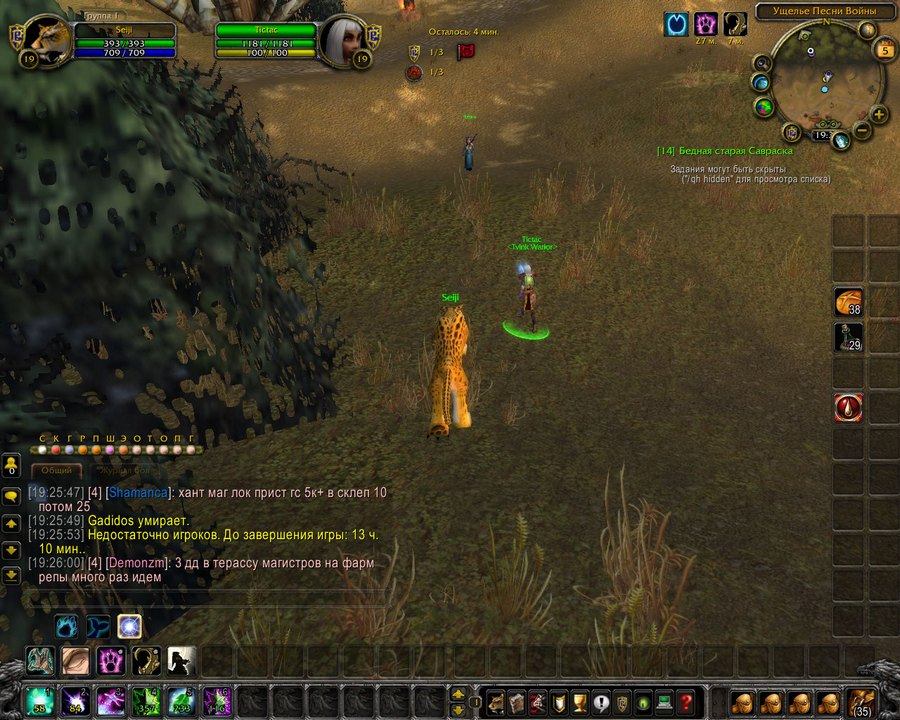Use action slot 1 ability showing 58
The image size is (900, 720).
click(x=41, y=701)
